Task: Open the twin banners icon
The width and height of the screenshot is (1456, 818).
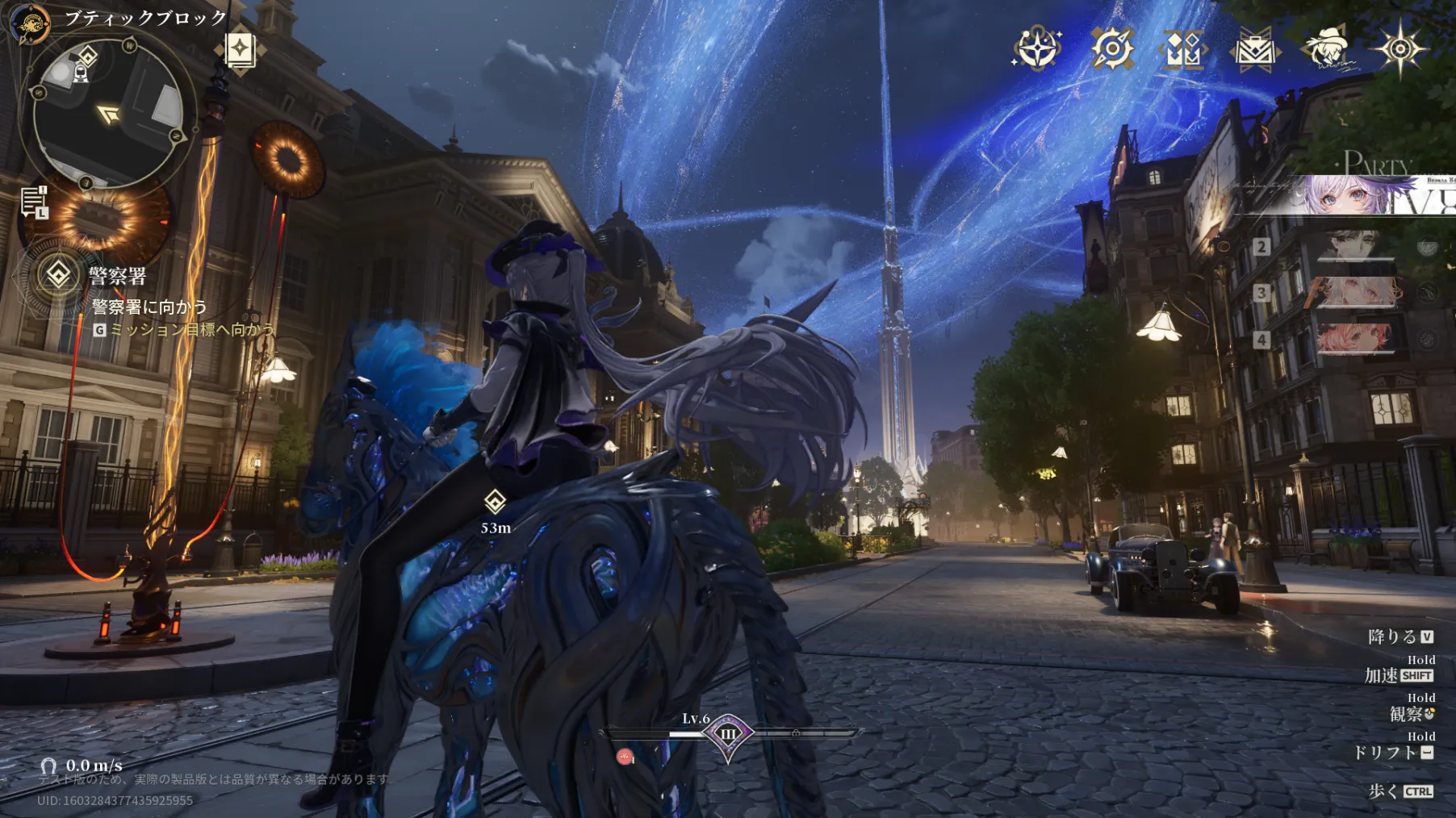Action: [1183, 50]
